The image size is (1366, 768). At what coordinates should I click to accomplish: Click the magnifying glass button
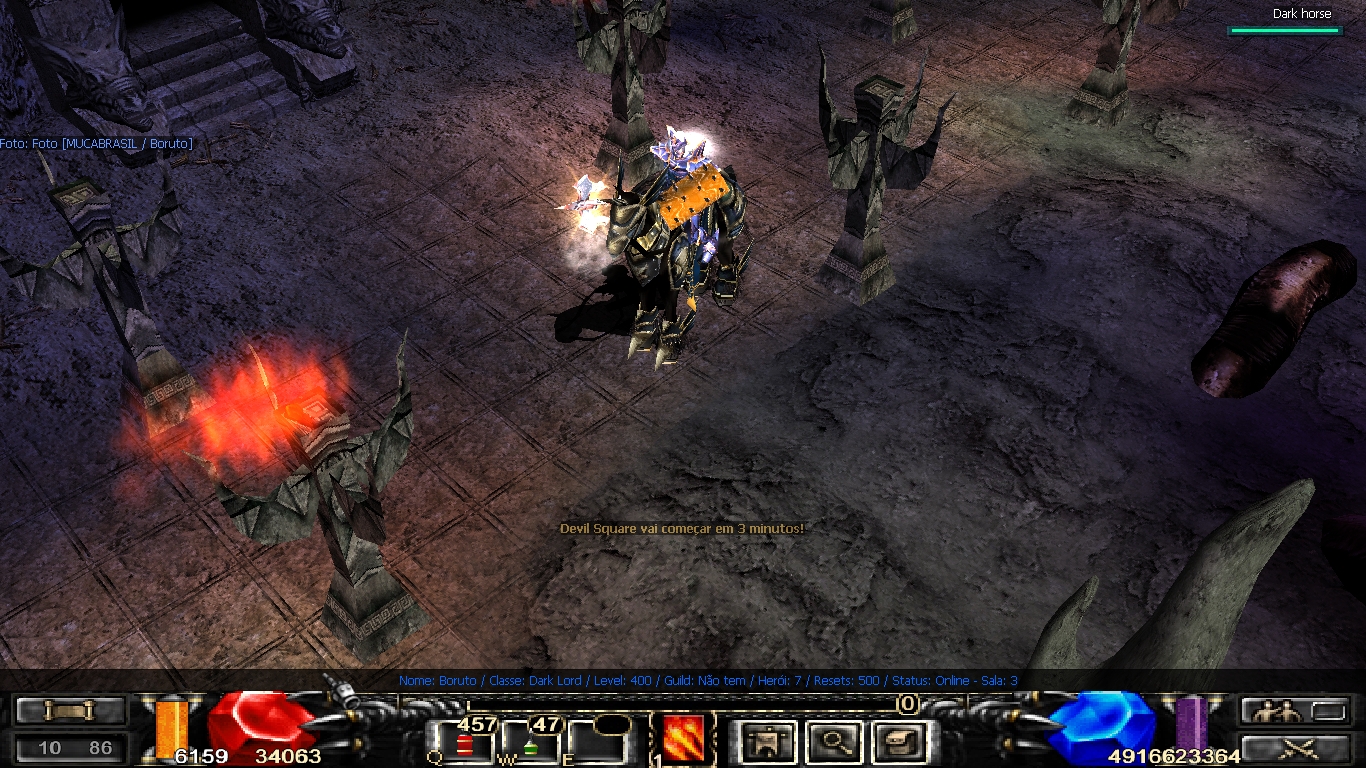(833, 742)
